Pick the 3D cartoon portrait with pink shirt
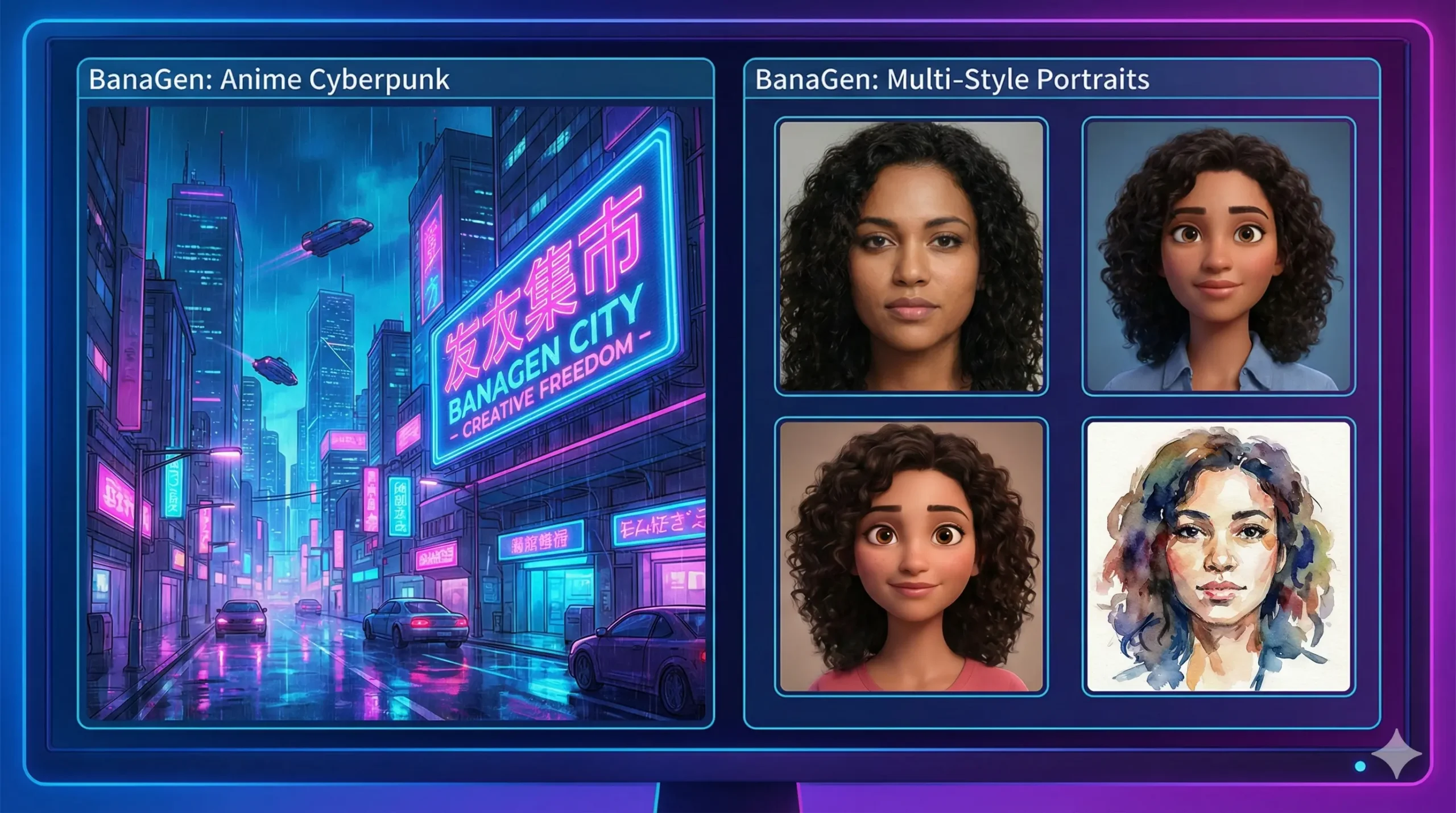 [911, 556]
